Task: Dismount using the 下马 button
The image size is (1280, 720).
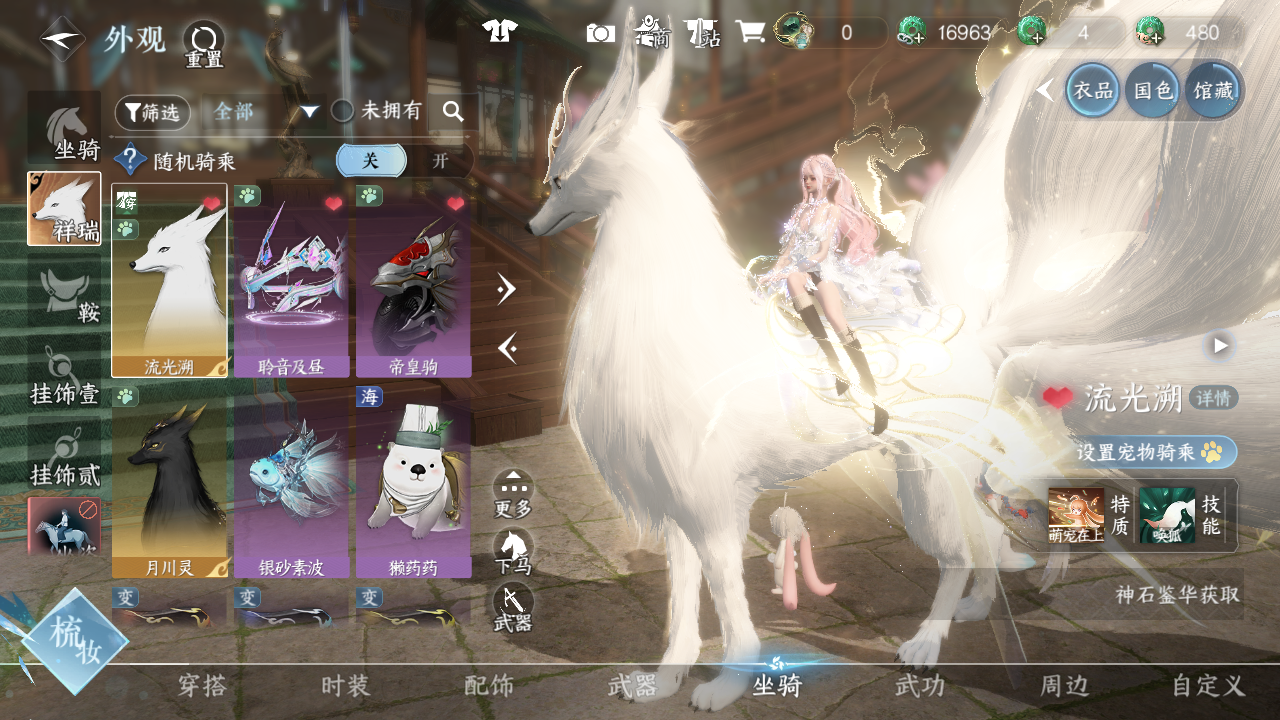Action: pos(513,551)
